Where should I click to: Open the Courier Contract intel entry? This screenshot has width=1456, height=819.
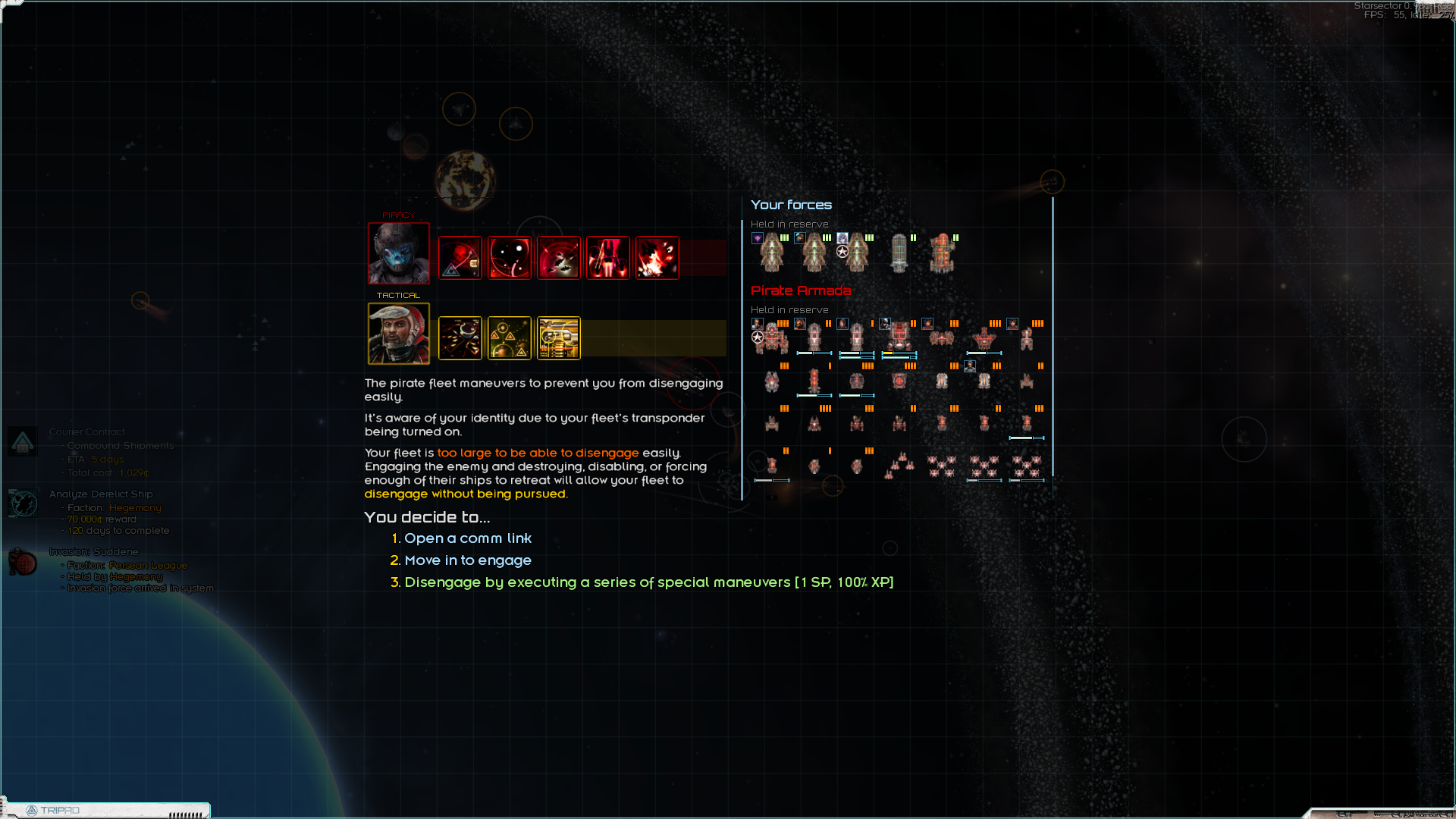[x=87, y=432]
